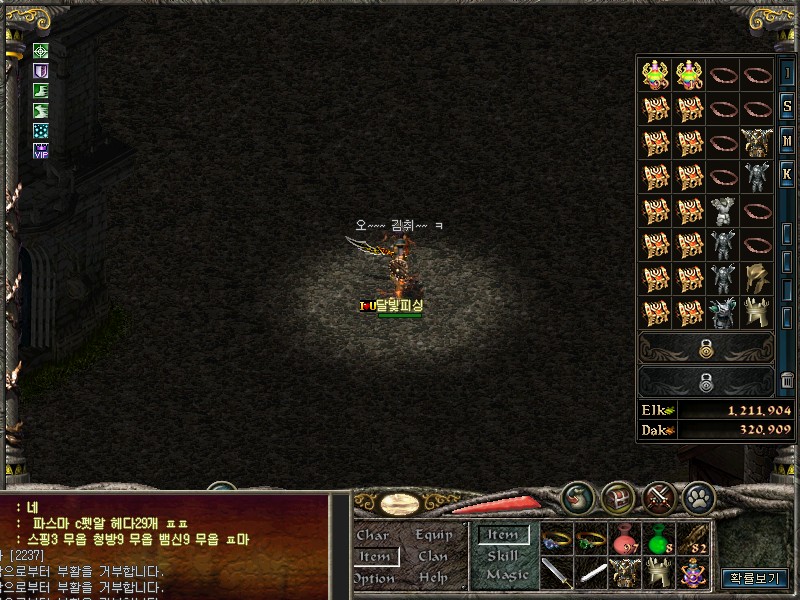Select the inventory side tab S
800x600 pixels.
coord(788,107)
